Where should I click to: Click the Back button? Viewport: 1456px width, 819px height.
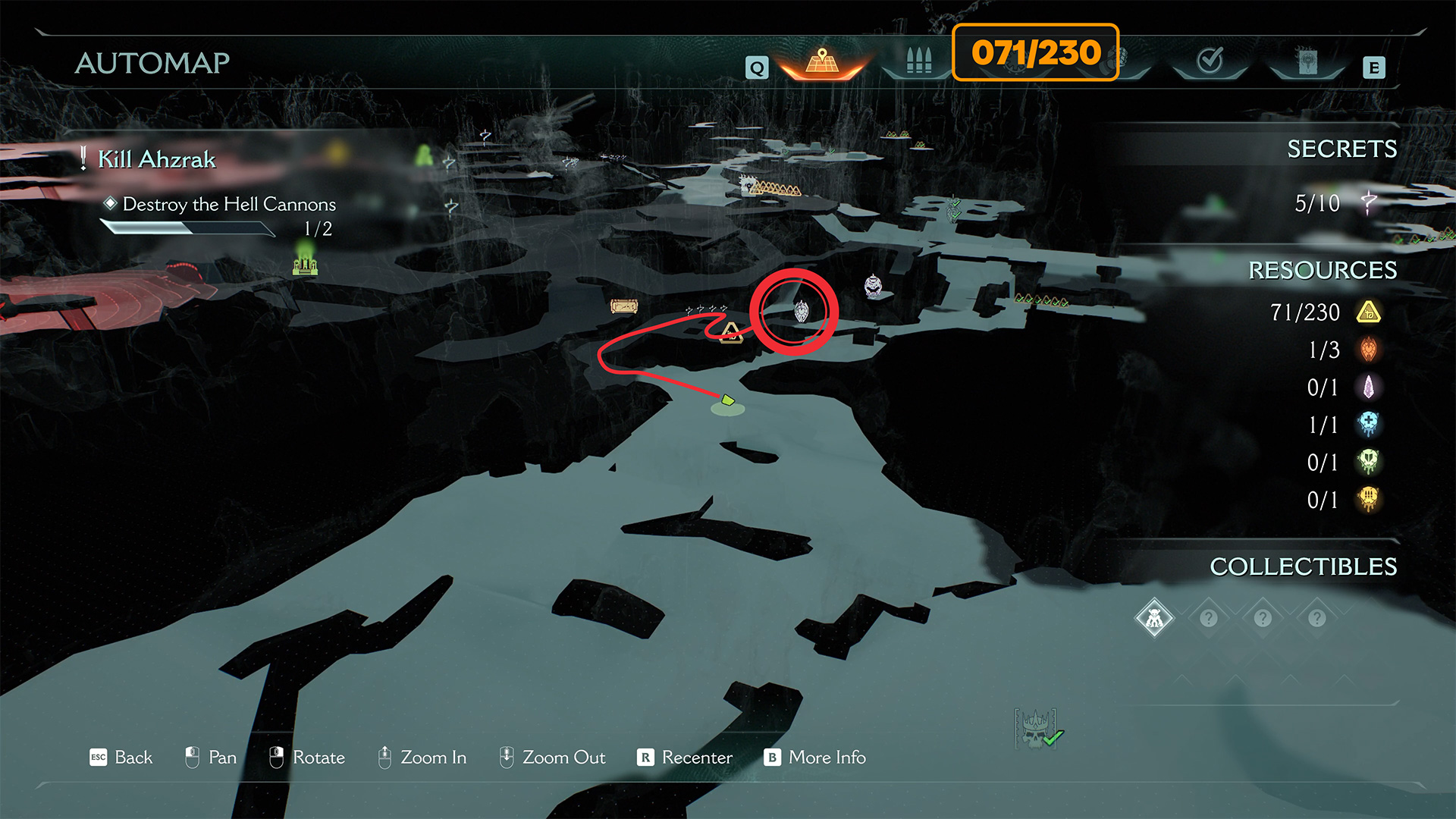click(121, 758)
